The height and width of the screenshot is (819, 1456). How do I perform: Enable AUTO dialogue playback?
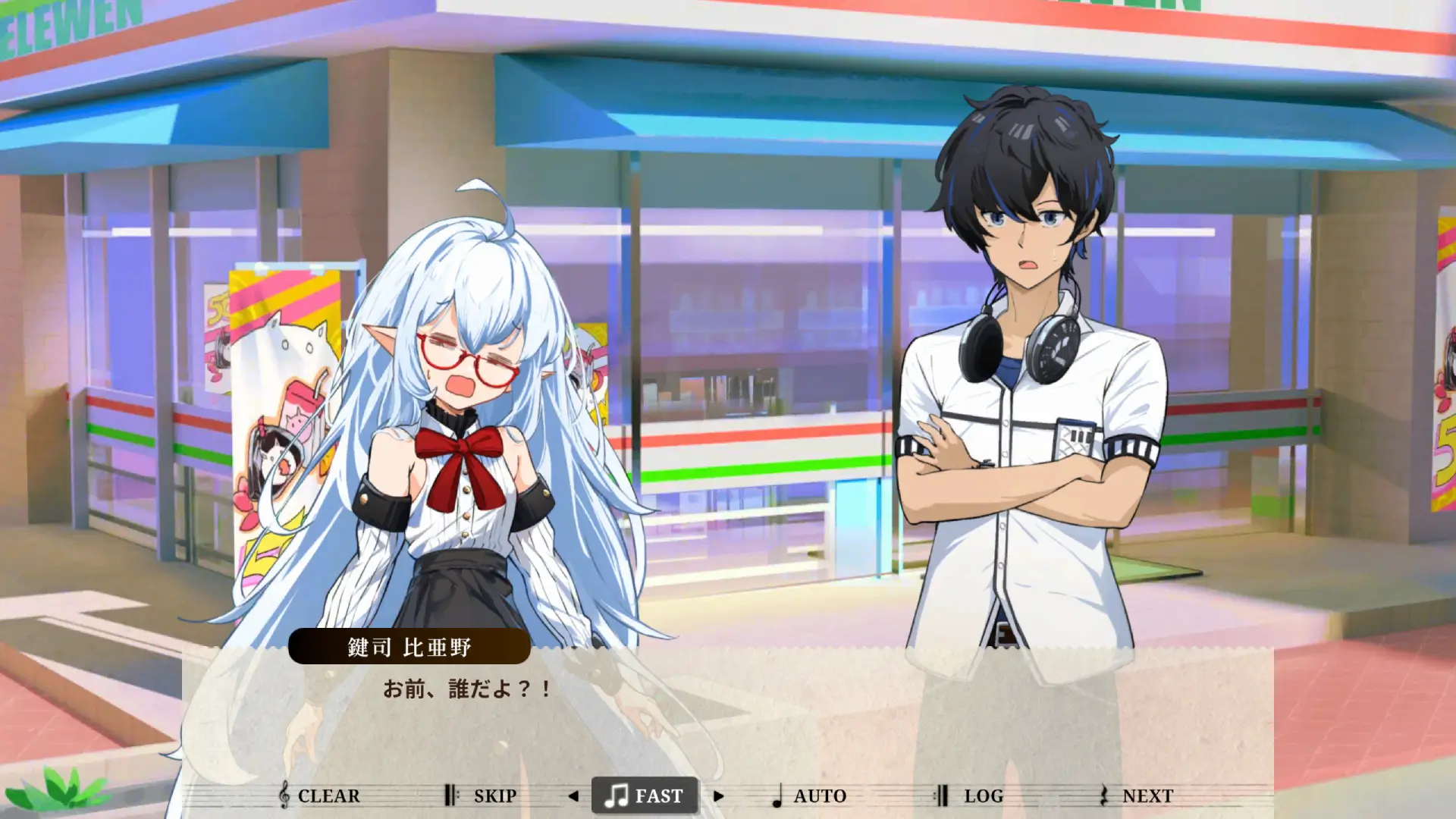808,795
